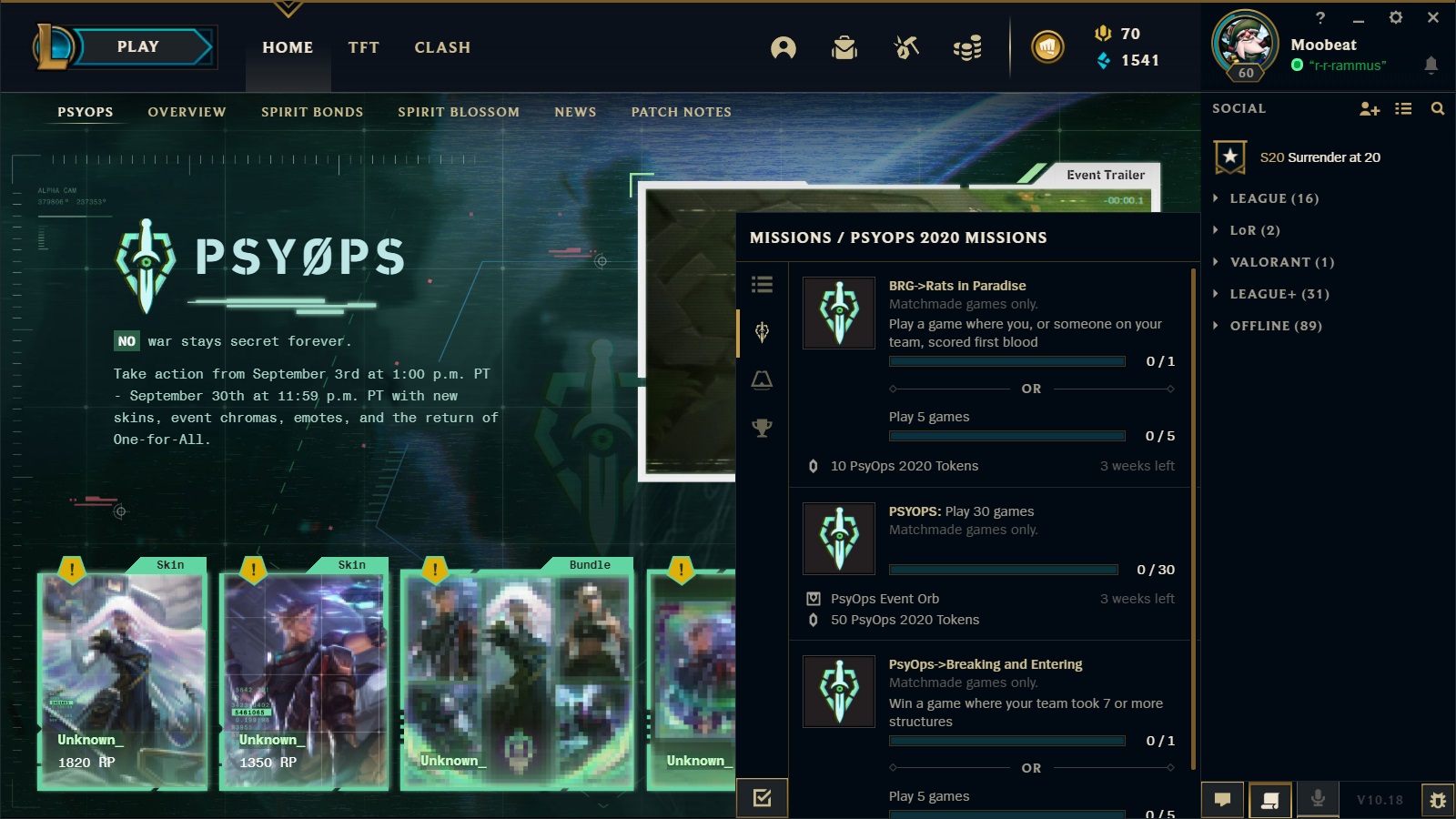The image size is (1456, 819).
Task: Select the trophy missions category icon
Action: coord(763,428)
